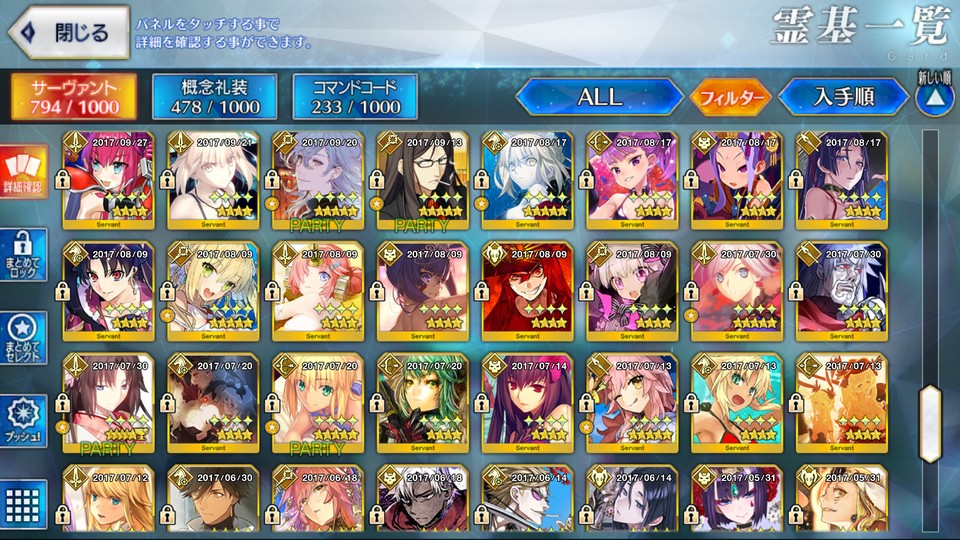Toggle the sort order triangle button
This screenshot has width=960, height=540.
tap(932, 96)
